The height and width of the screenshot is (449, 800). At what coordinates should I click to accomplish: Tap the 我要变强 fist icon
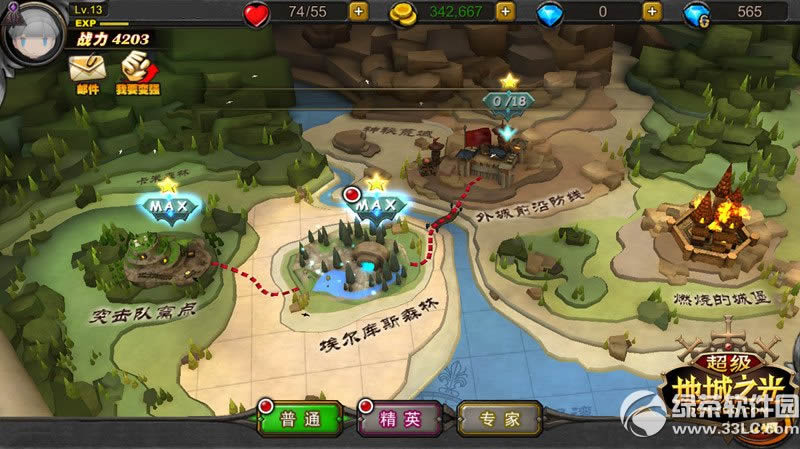(x=137, y=68)
